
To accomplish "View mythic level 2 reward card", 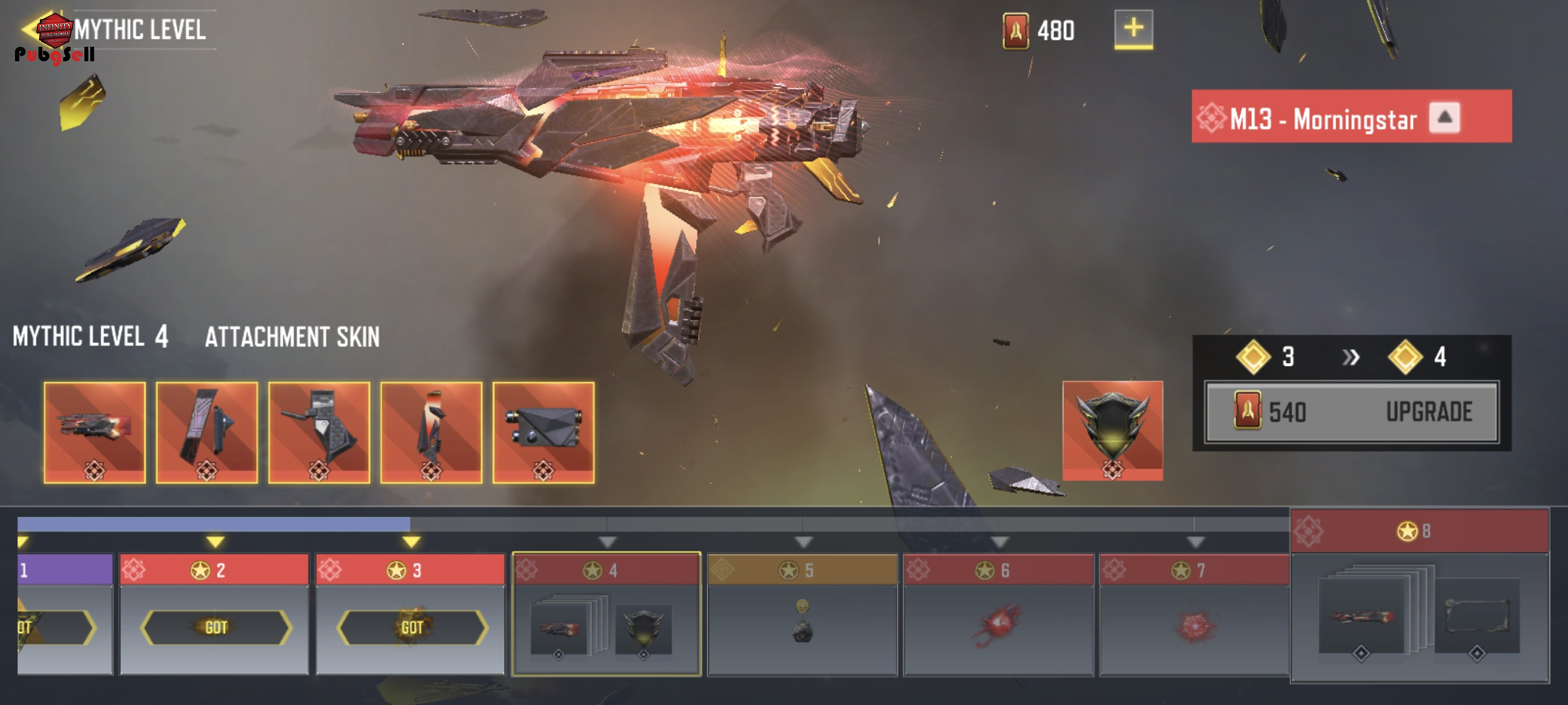I will (x=215, y=613).
